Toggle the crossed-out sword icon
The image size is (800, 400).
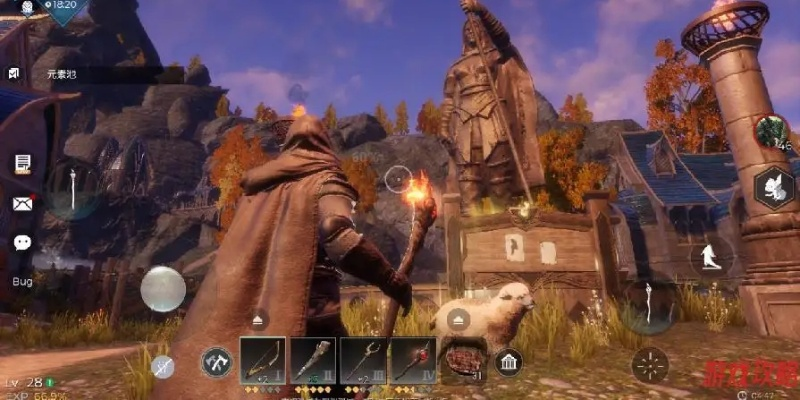pyautogui.click(x=161, y=366)
